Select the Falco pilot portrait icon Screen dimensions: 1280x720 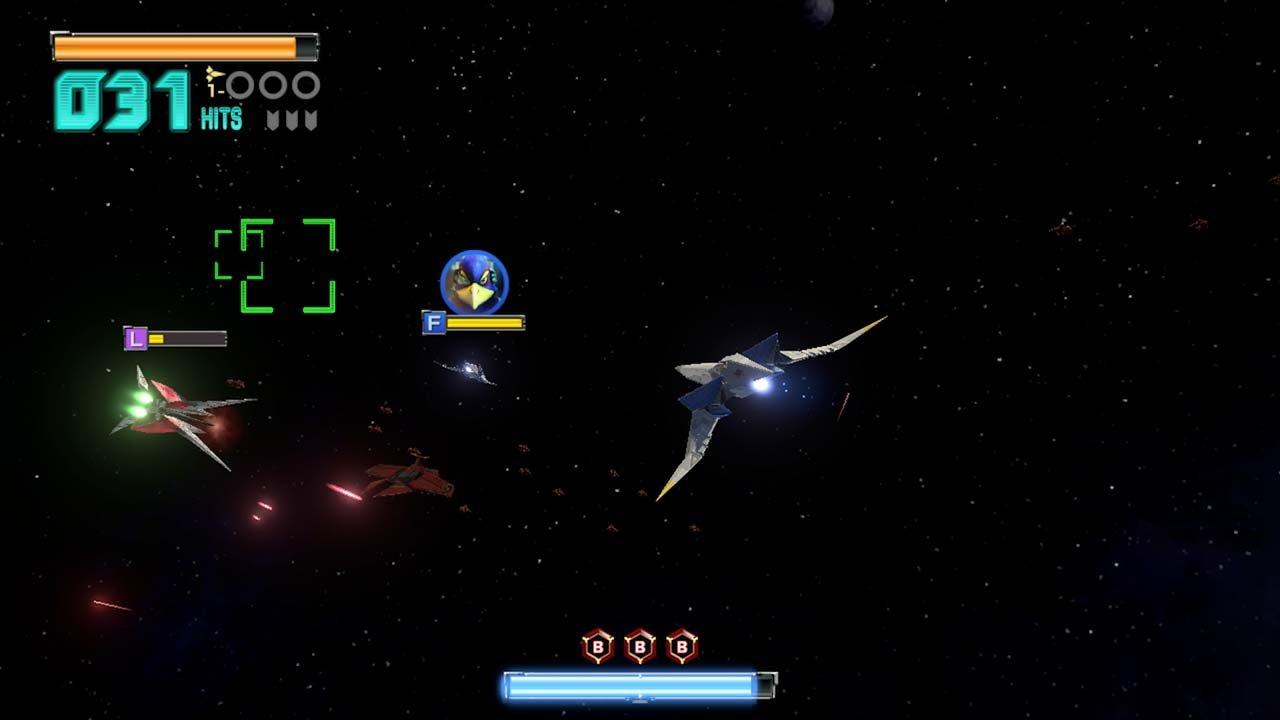pos(470,281)
